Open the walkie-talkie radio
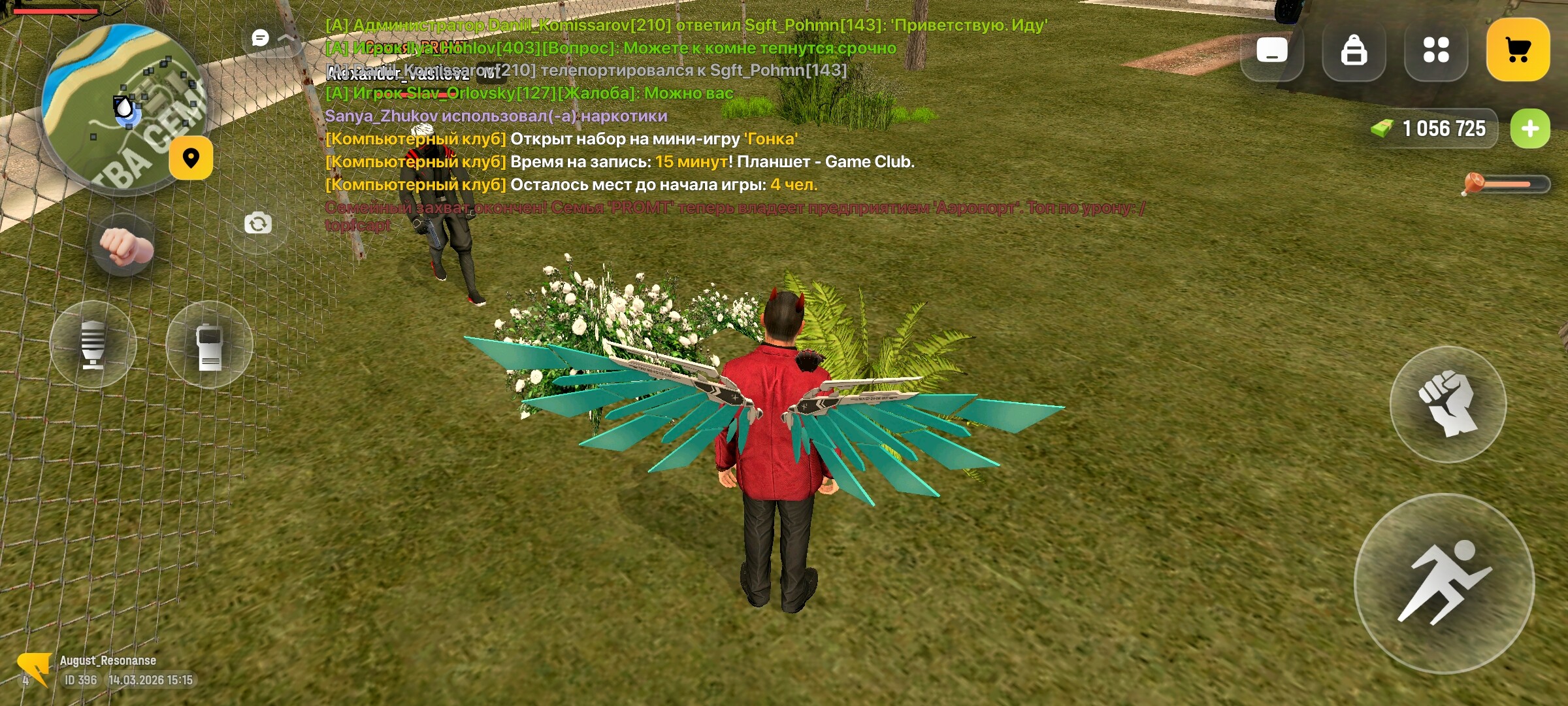 coord(209,343)
